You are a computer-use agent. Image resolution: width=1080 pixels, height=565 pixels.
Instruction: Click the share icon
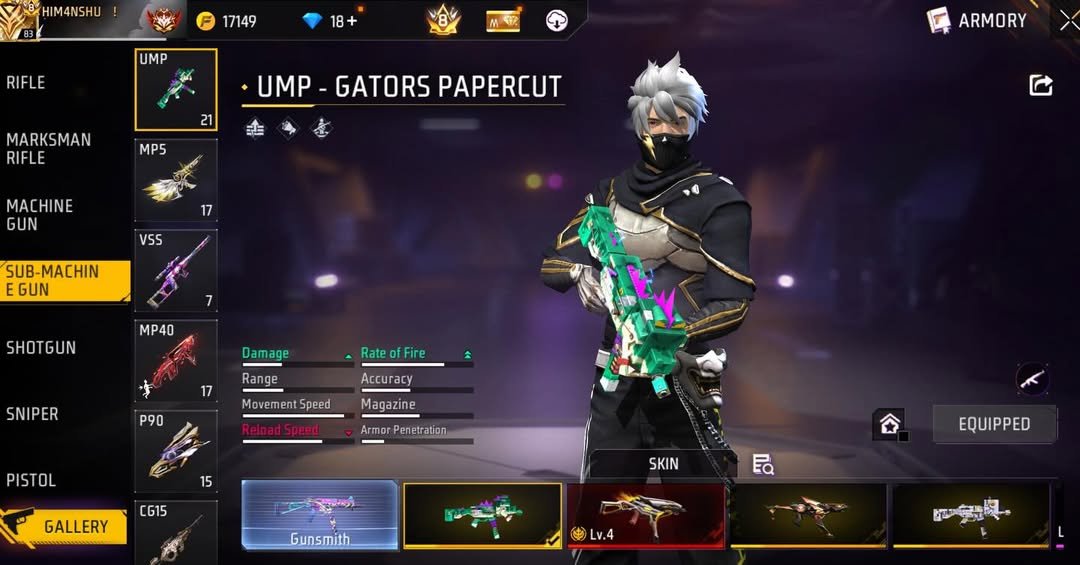point(1041,86)
